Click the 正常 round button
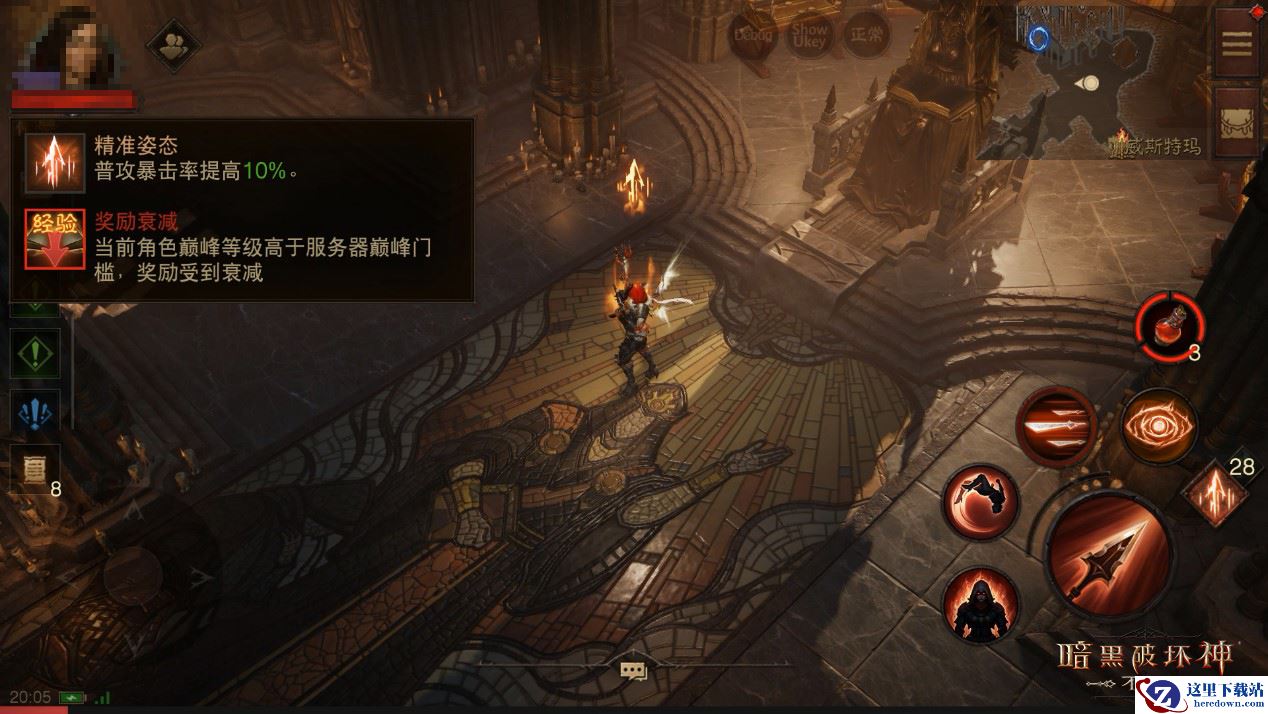 pyautogui.click(x=866, y=36)
